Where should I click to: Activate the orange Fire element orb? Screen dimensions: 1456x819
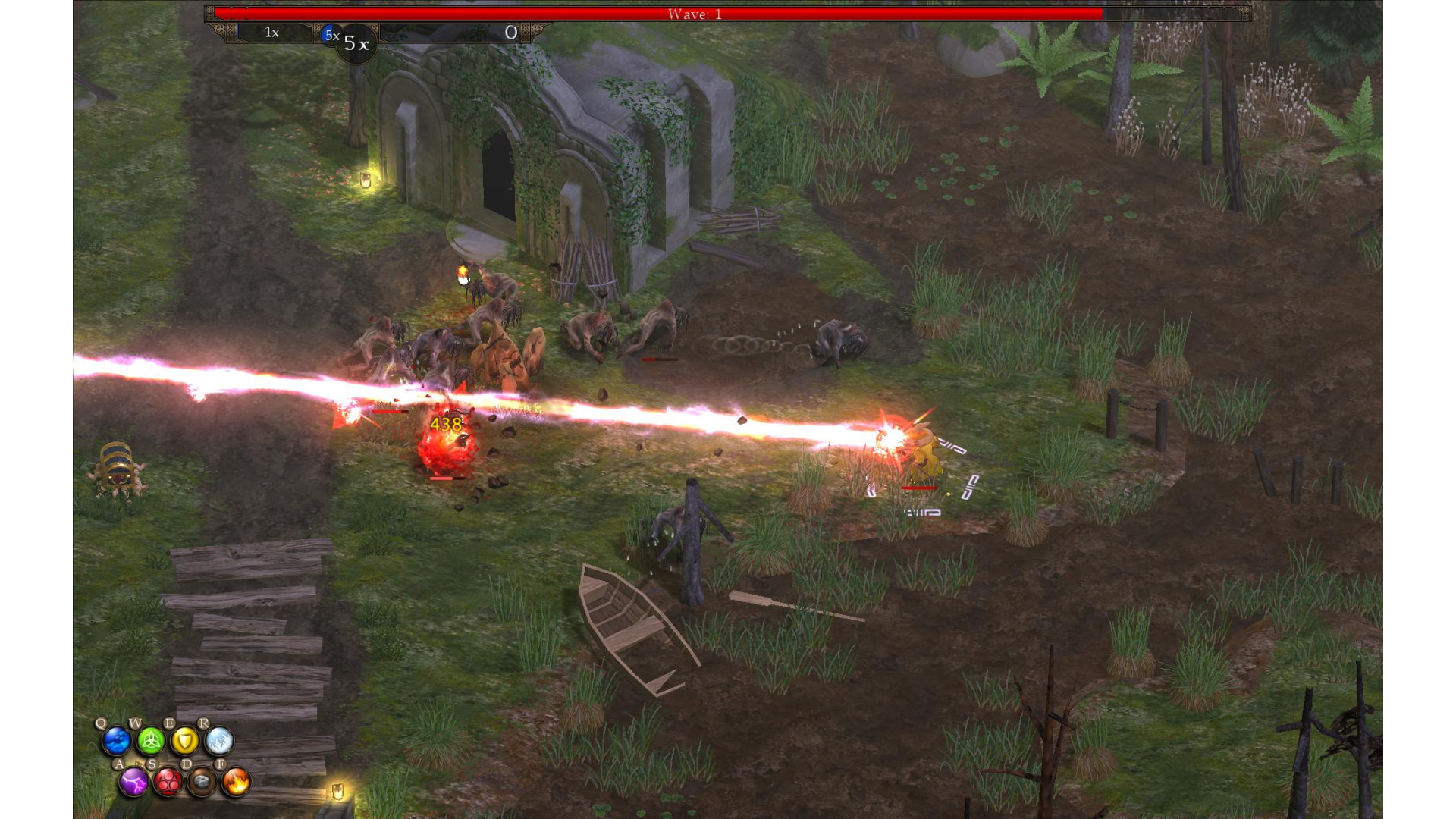[236, 782]
